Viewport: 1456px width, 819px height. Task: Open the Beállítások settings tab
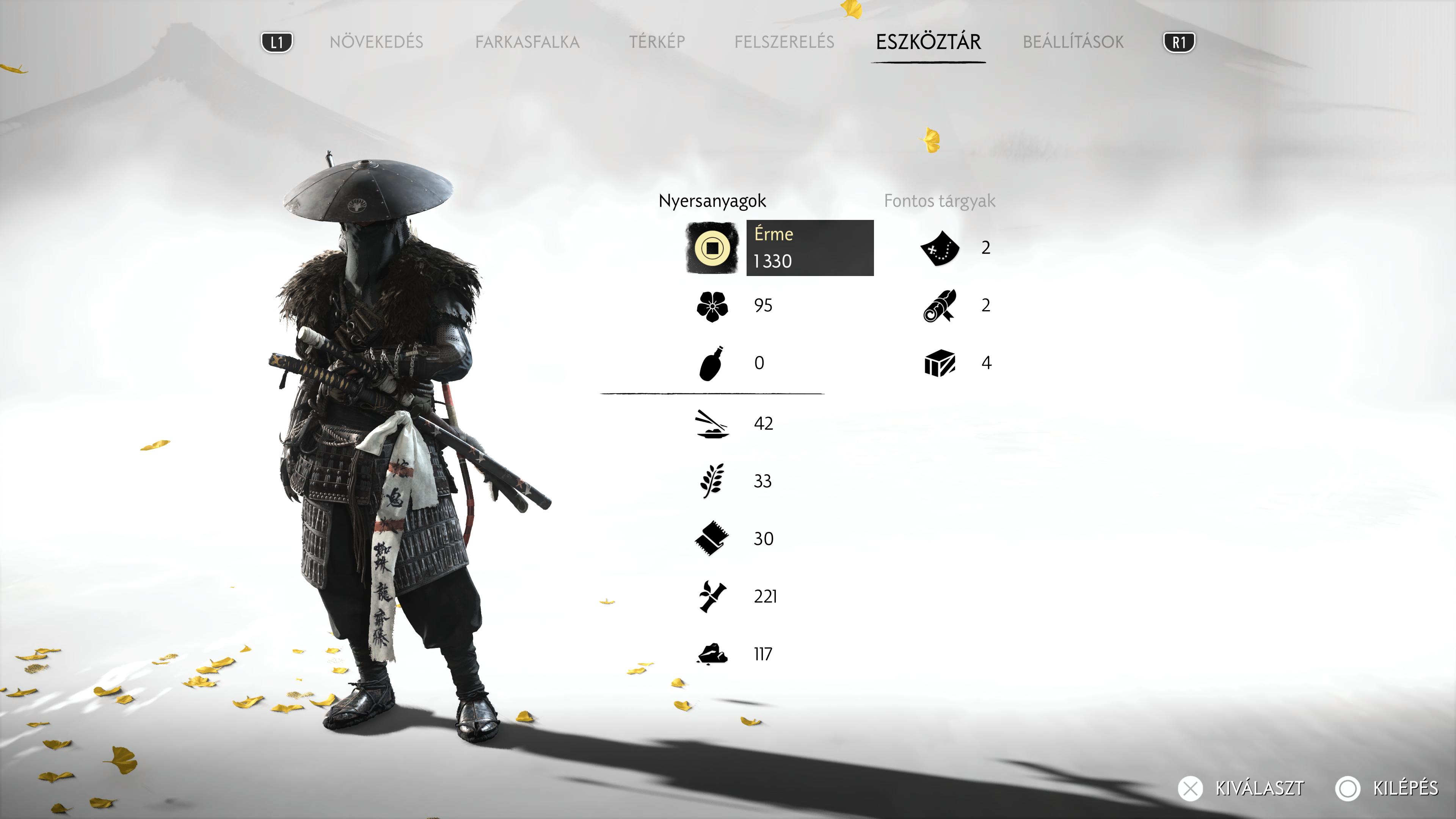click(1073, 42)
